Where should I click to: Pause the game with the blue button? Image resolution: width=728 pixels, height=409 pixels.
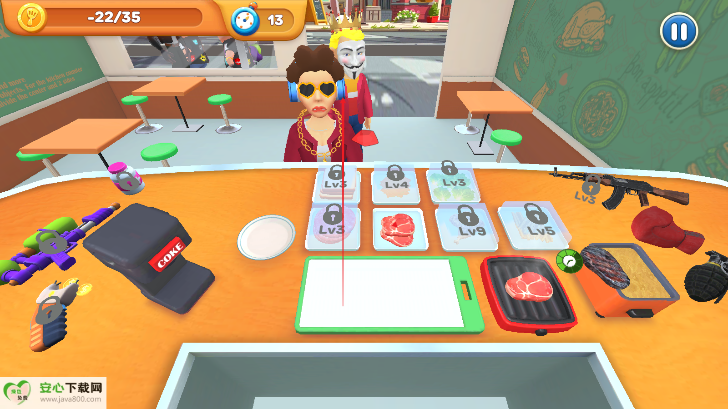pos(678,31)
